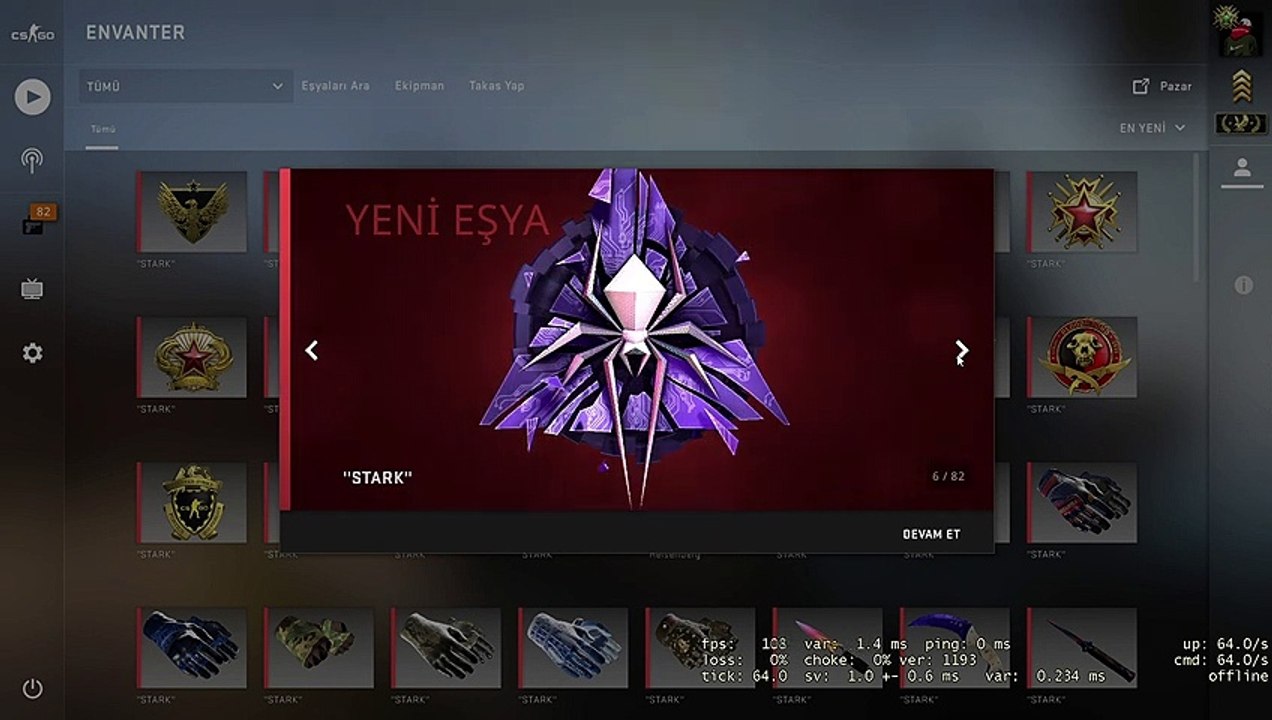1272x720 pixels.
Task: Click the player avatar in top corner
Action: tap(1240, 33)
